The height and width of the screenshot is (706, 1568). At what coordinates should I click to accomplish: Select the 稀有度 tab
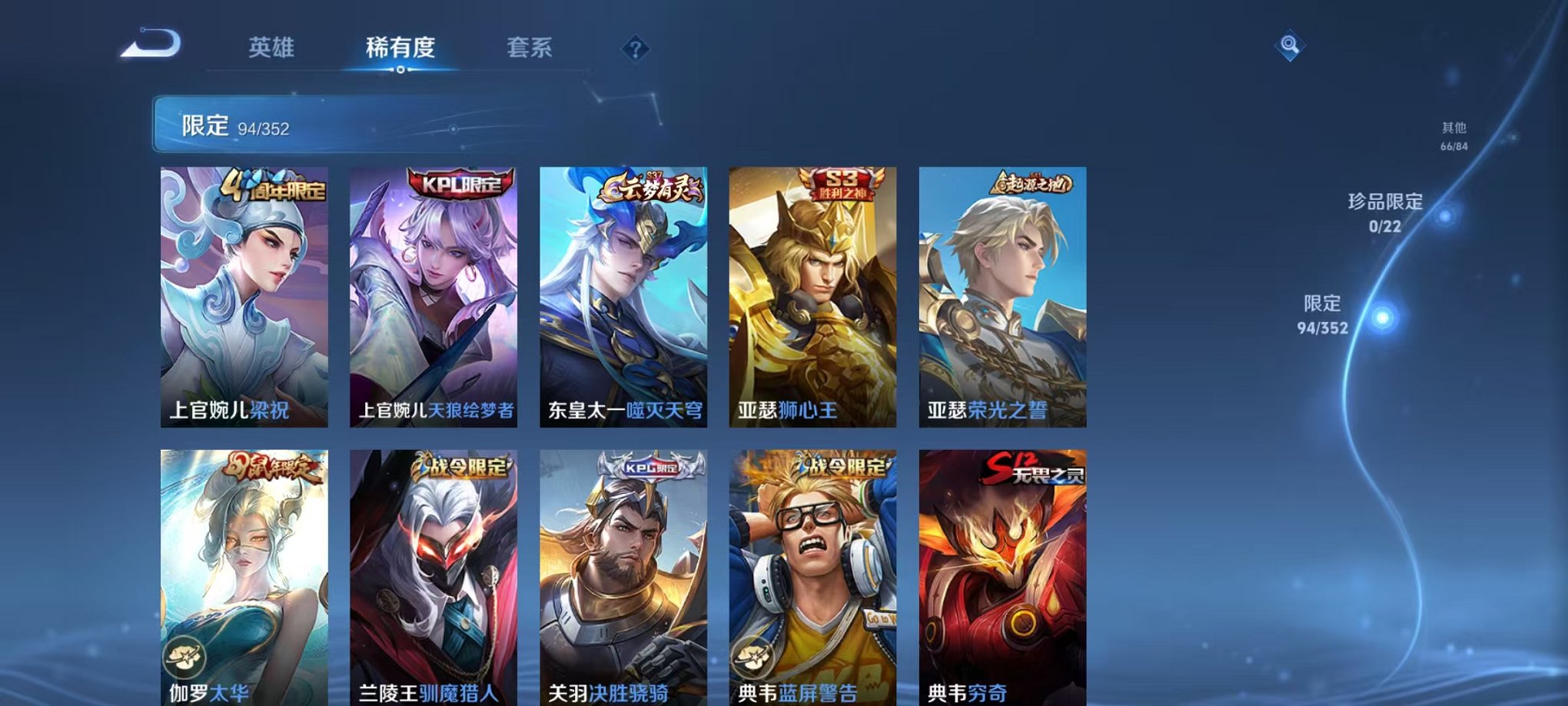pos(400,48)
